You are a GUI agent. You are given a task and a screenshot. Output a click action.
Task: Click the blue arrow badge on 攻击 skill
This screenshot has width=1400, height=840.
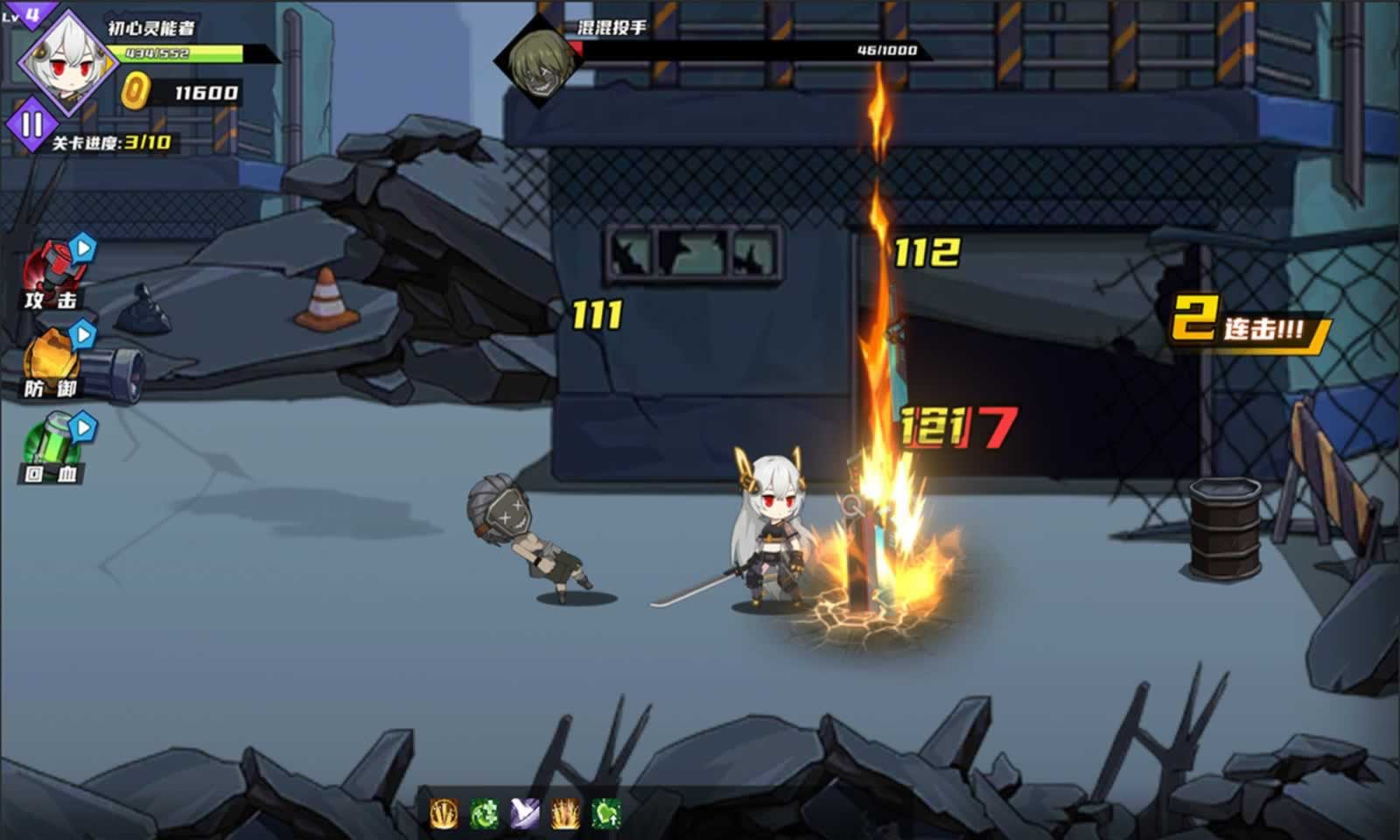(81, 250)
